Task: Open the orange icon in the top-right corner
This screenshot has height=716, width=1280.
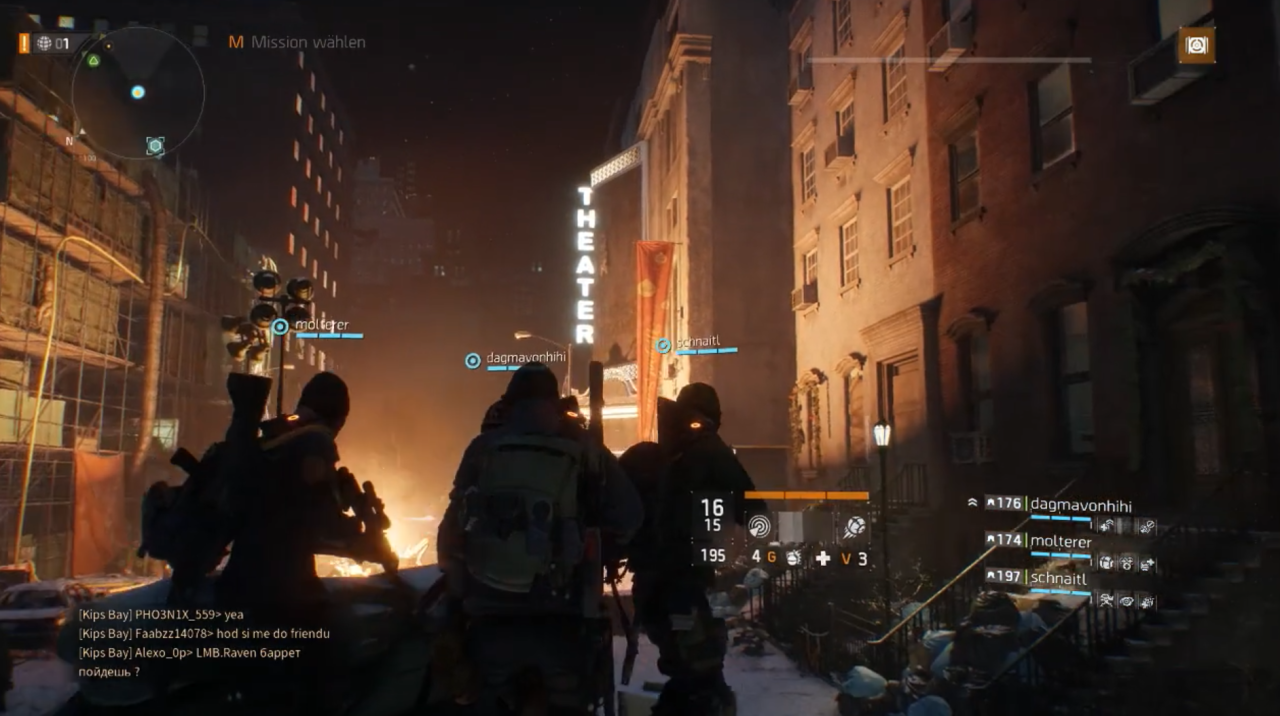Action: click(1196, 45)
